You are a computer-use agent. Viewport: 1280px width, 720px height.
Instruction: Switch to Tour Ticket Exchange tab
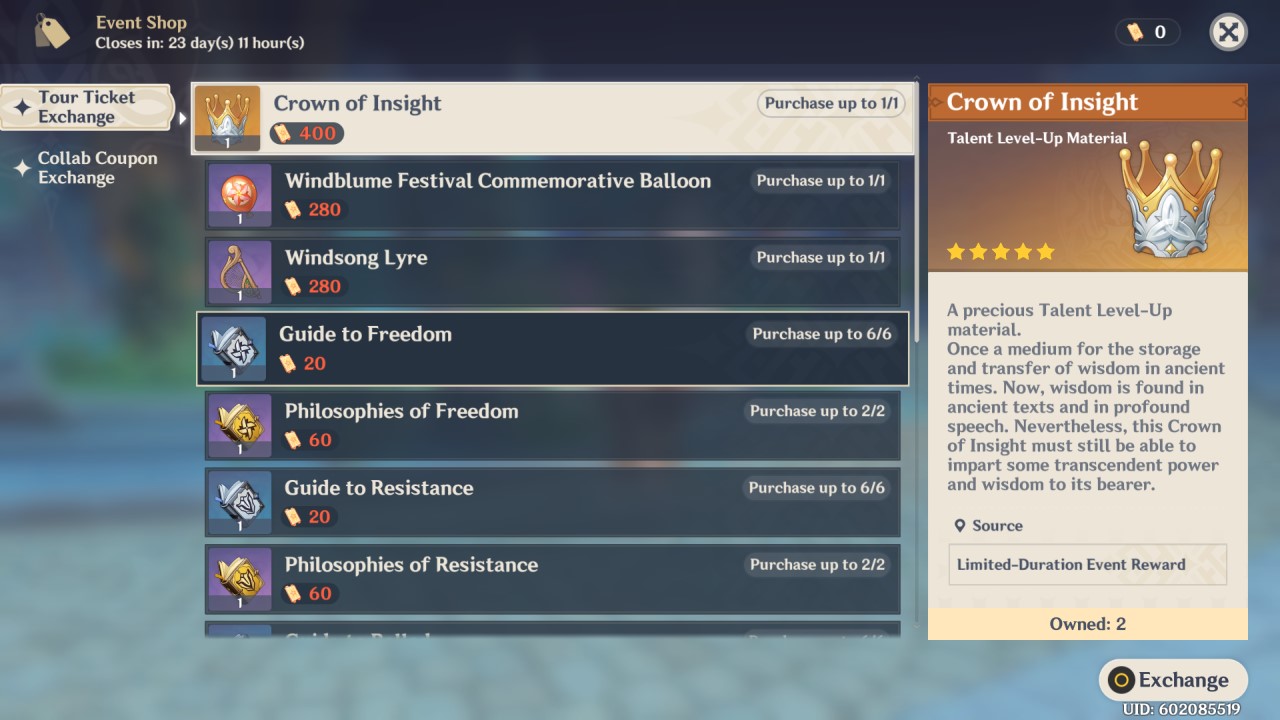(x=88, y=107)
